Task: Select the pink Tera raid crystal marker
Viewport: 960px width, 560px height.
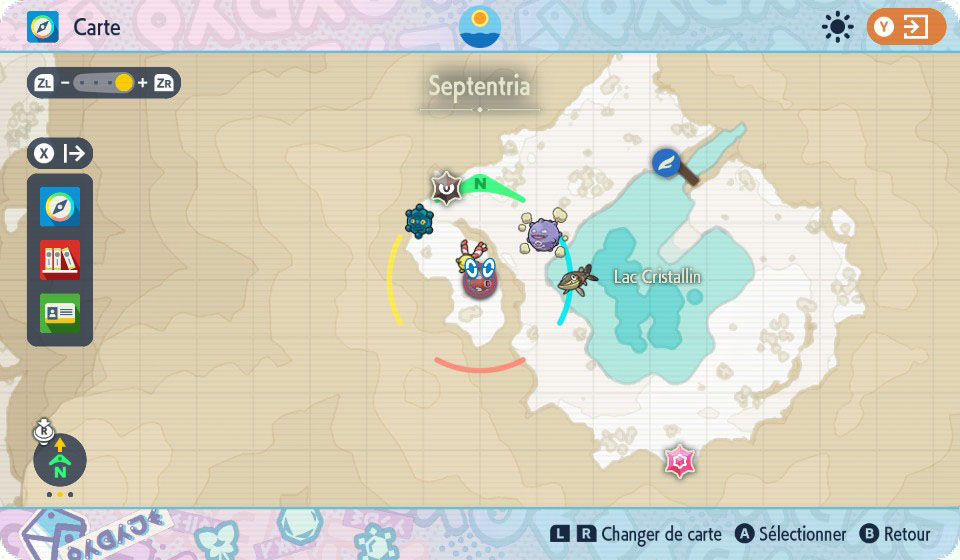Action: point(680,461)
